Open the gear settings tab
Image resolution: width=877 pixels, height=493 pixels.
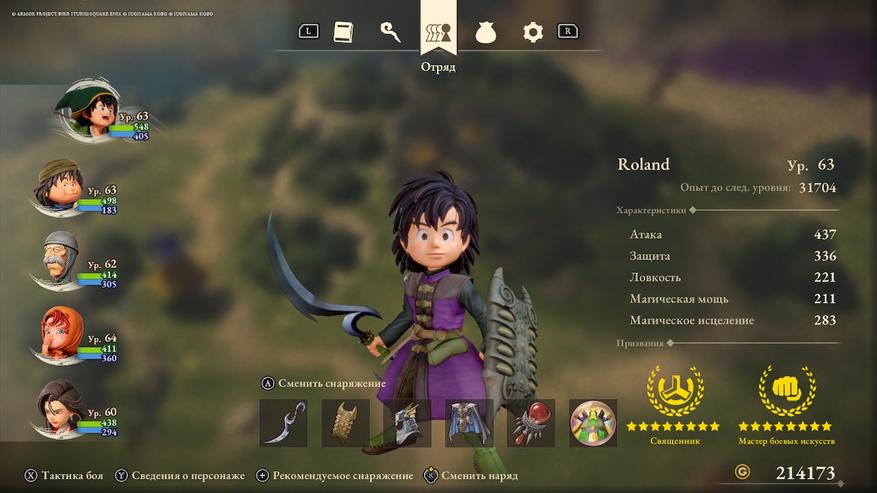533,32
